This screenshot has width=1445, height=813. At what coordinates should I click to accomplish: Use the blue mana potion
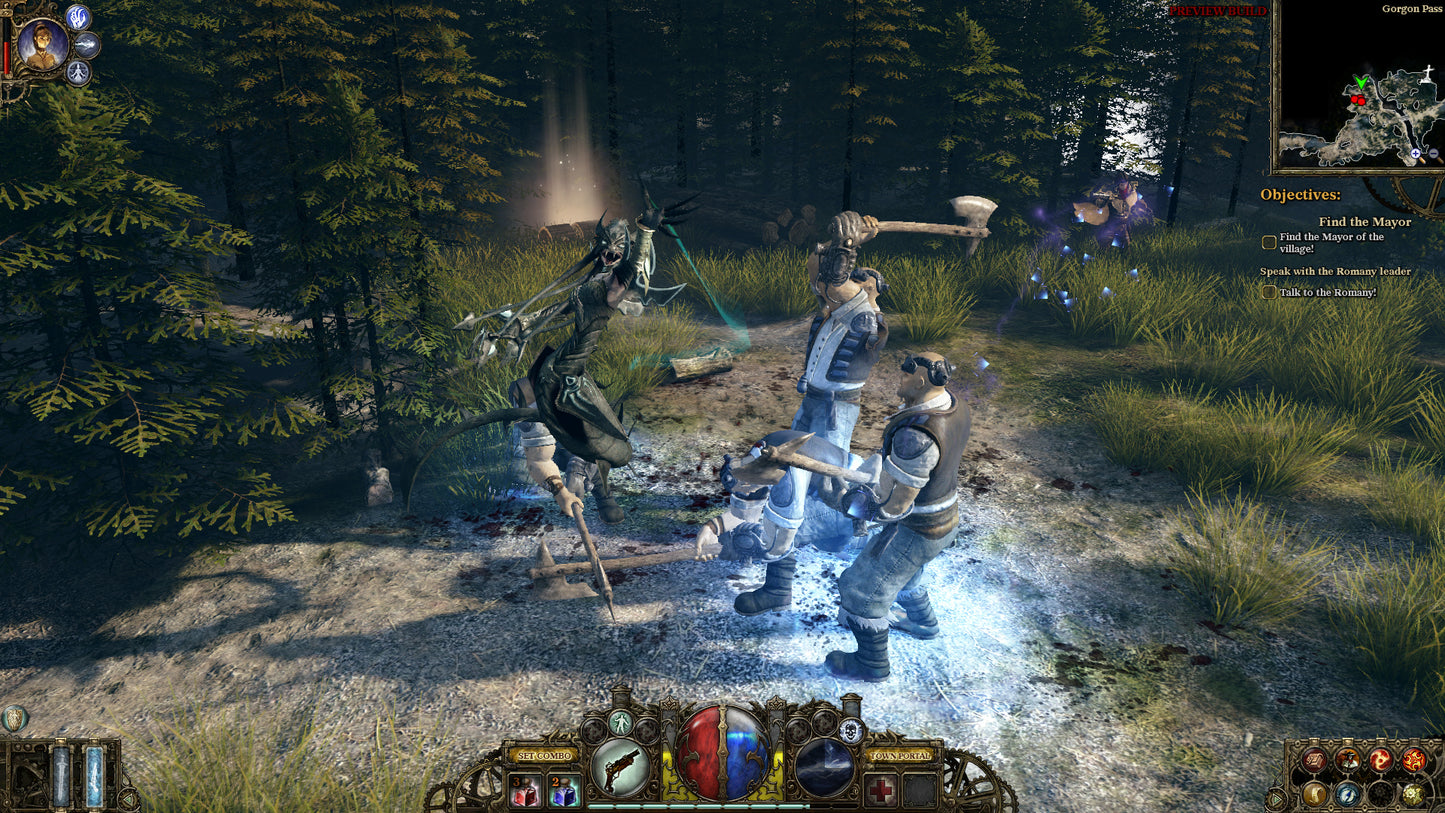pos(563,790)
